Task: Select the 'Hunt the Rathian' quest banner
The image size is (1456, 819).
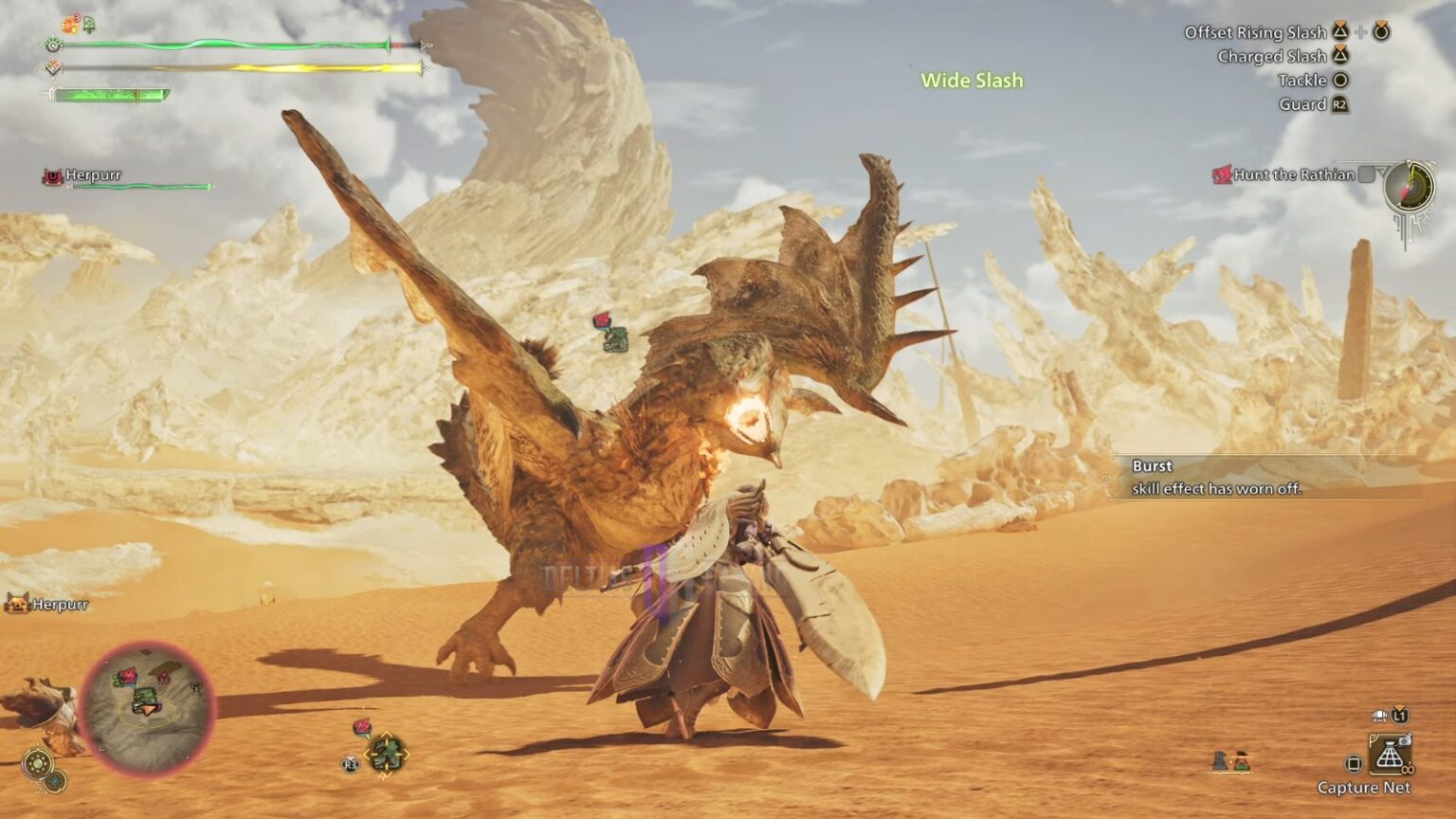Action: point(1292,175)
